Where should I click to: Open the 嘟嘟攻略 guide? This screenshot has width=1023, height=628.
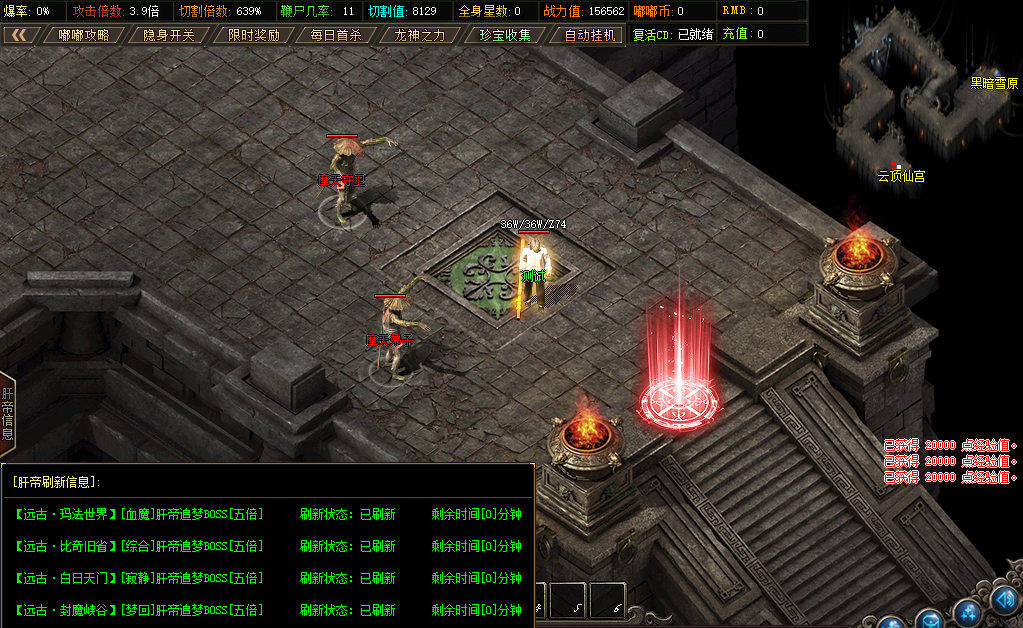tap(84, 35)
